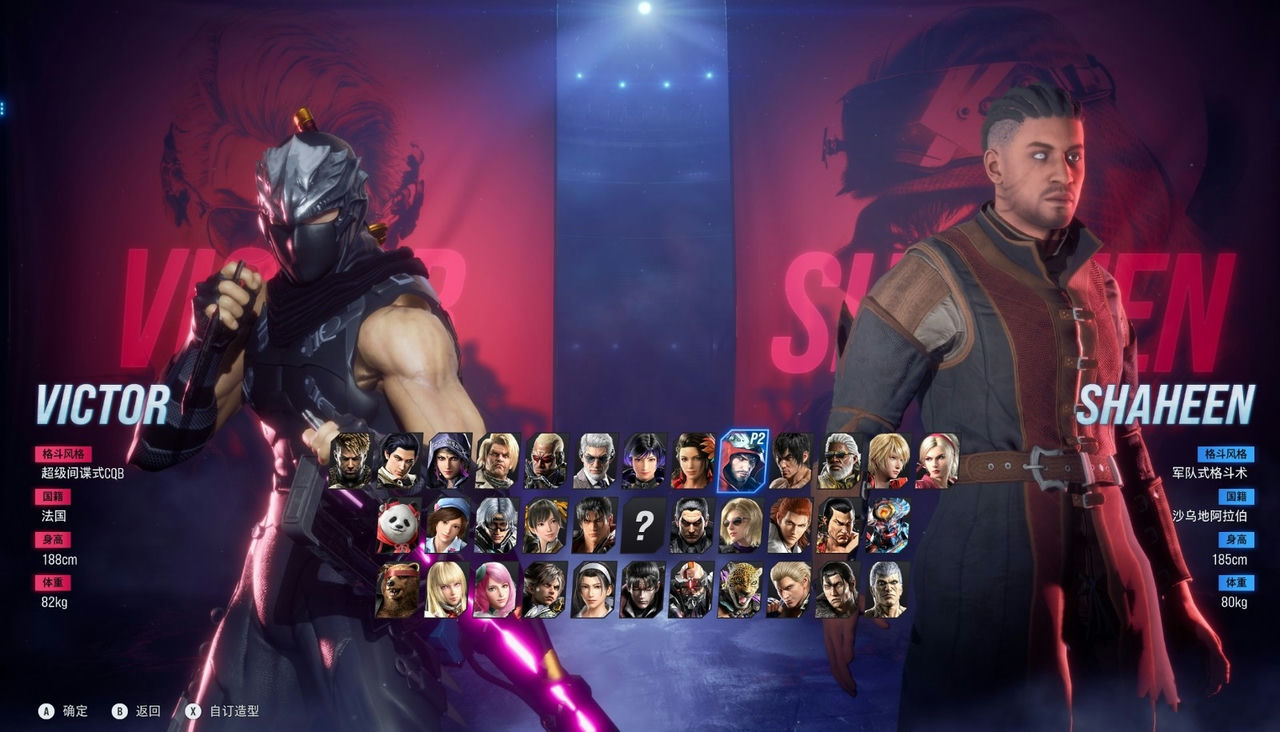The width and height of the screenshot is (1280, 732).
Task: Select Lili in the bottom row
Action: pos(446,592)
